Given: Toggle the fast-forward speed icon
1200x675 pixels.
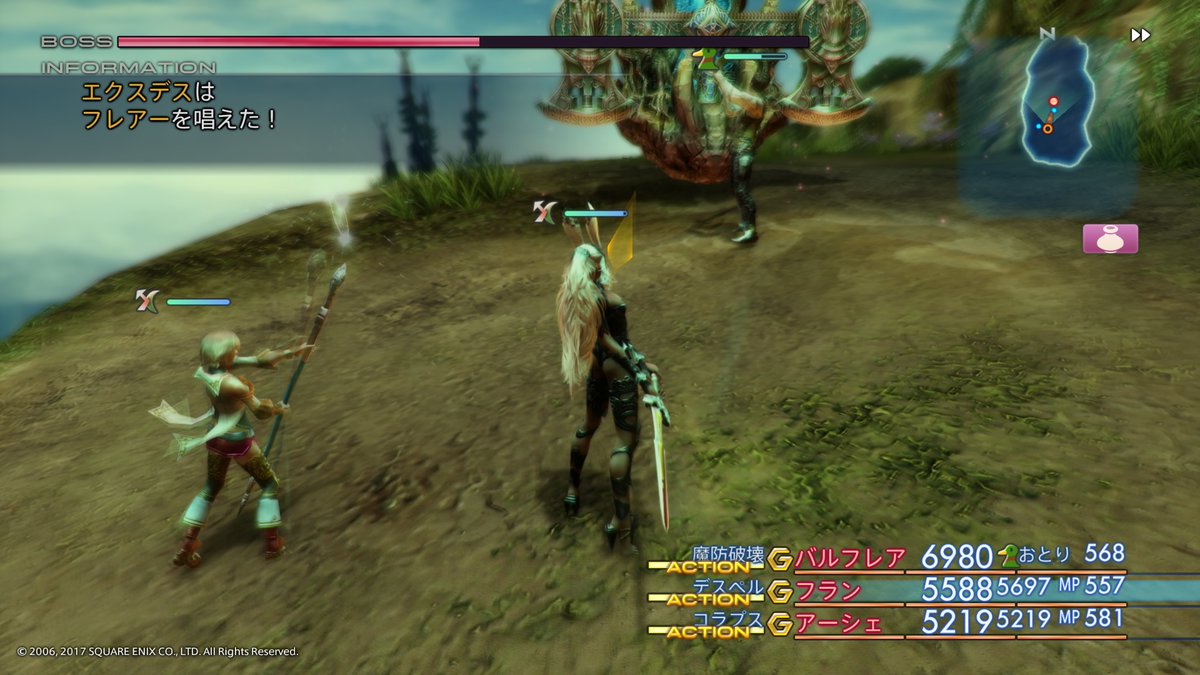Looking at the screenshot, I should [1140, 35].
